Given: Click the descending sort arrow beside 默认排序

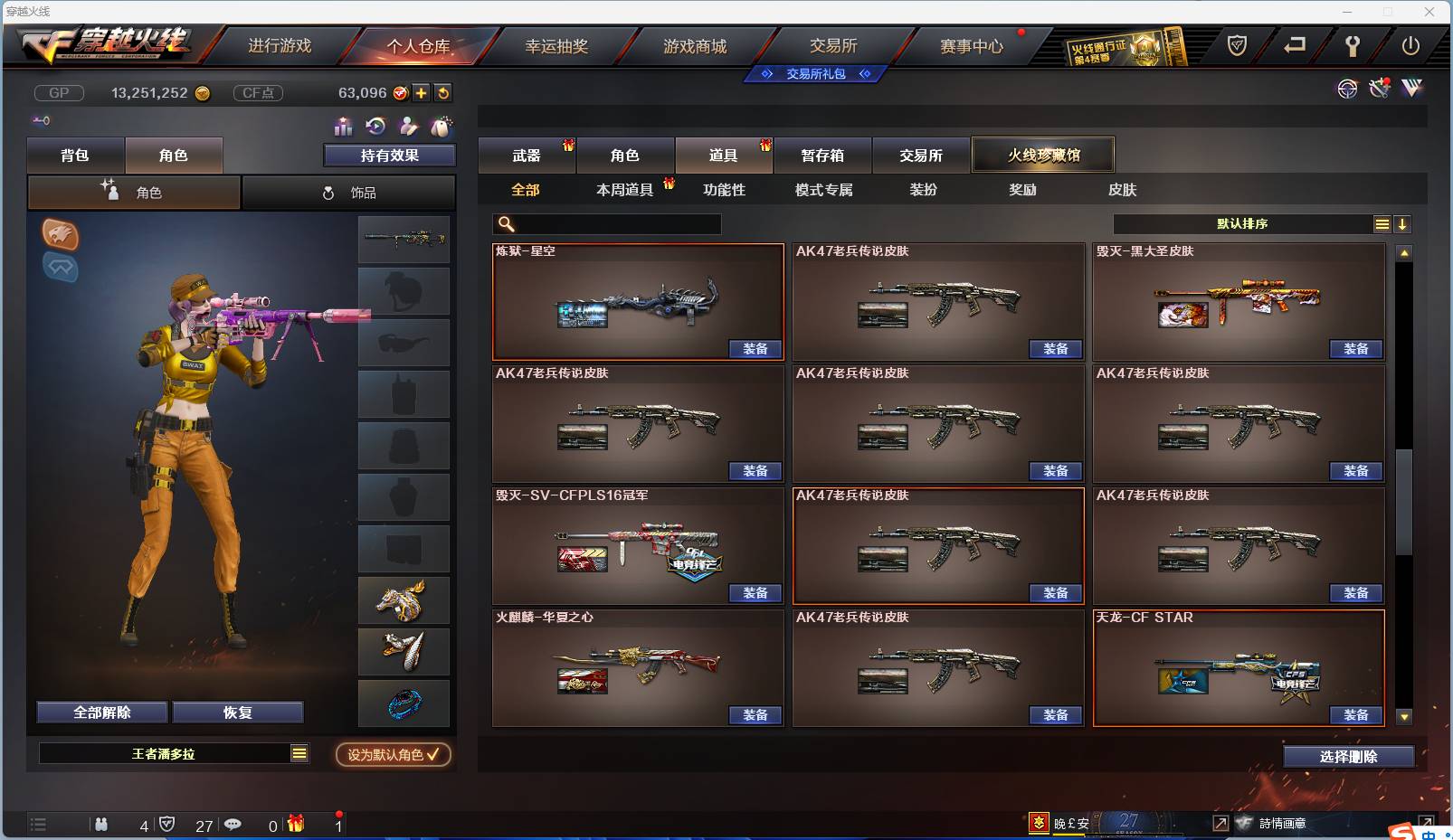Looking at the screenshot, I should (x=1403, y=223).
